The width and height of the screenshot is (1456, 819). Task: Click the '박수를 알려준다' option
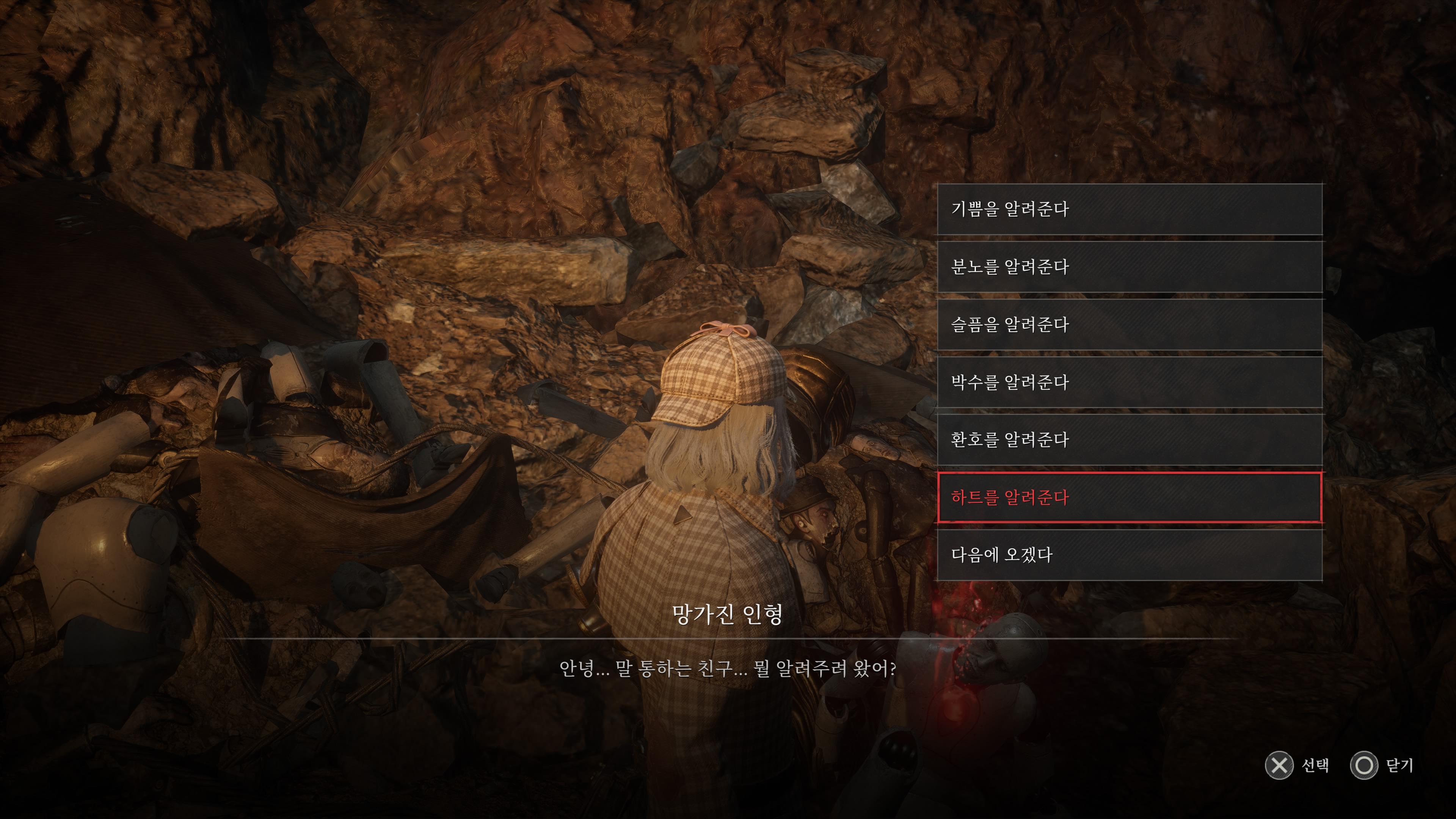(x=1129, y=382)
